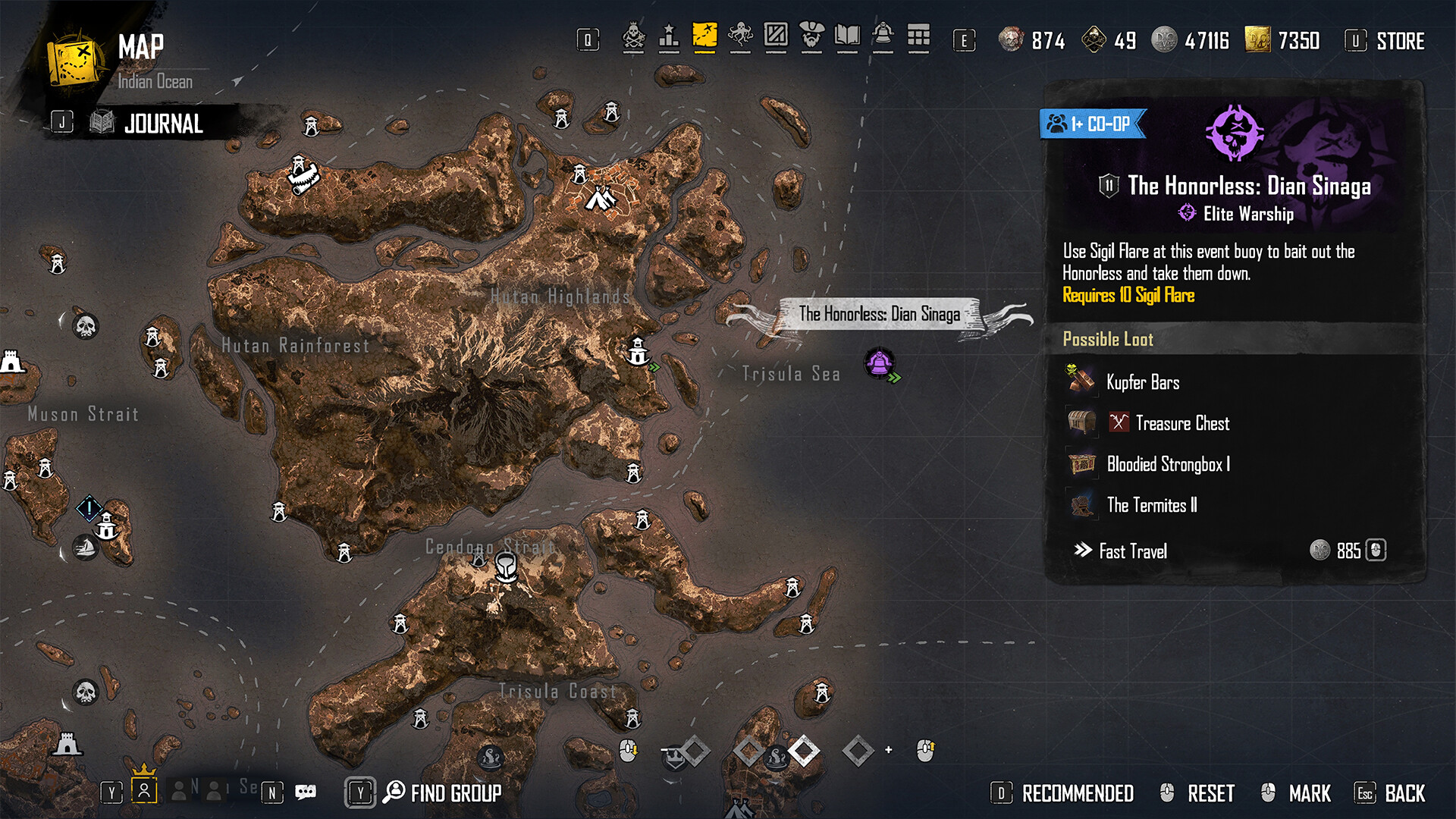Image resolution: width=1456 pixels, height=819 pixels.
Task: Go Back from the map
Action: pos(1404,794)
